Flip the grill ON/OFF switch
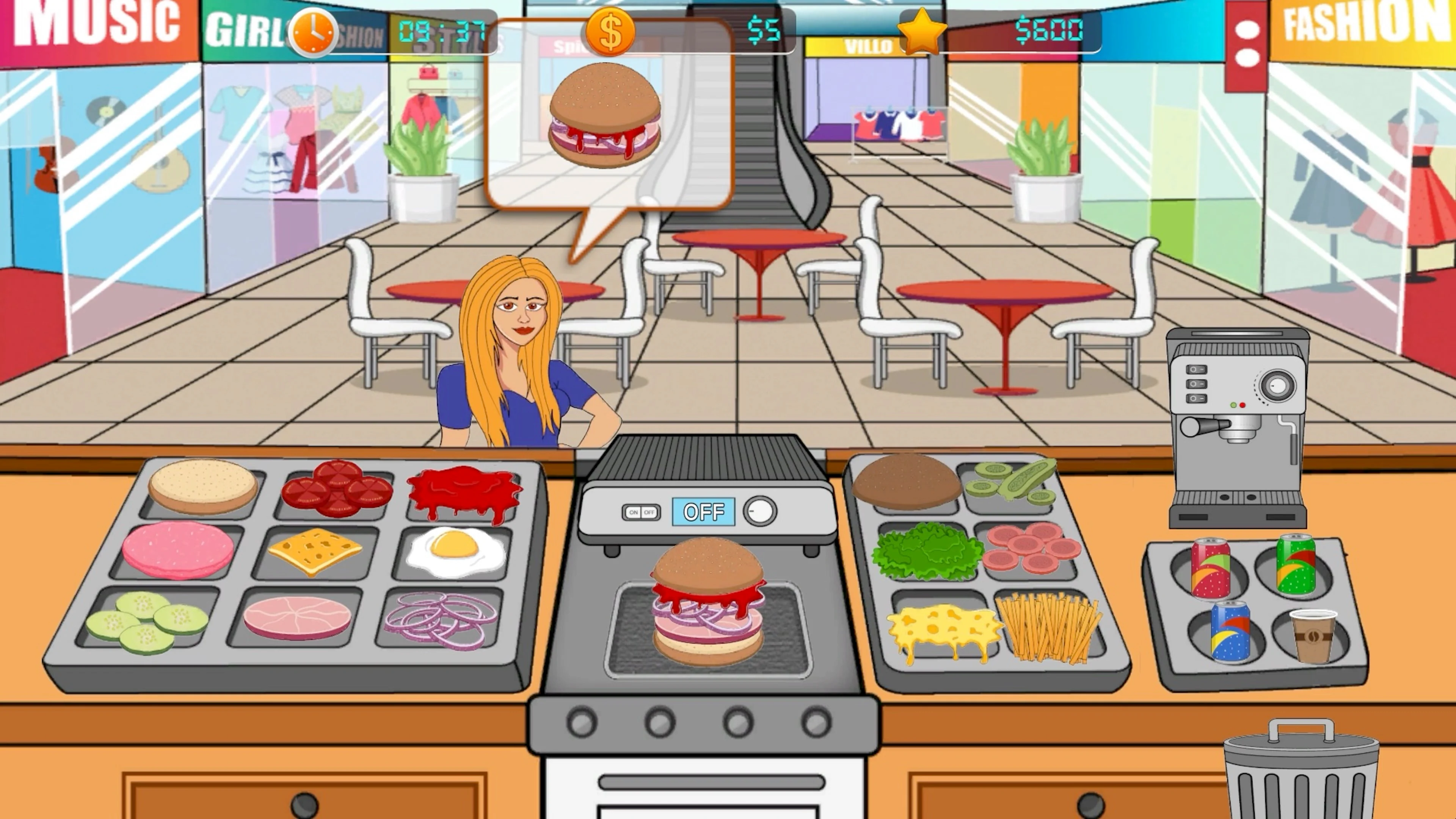 642,513
